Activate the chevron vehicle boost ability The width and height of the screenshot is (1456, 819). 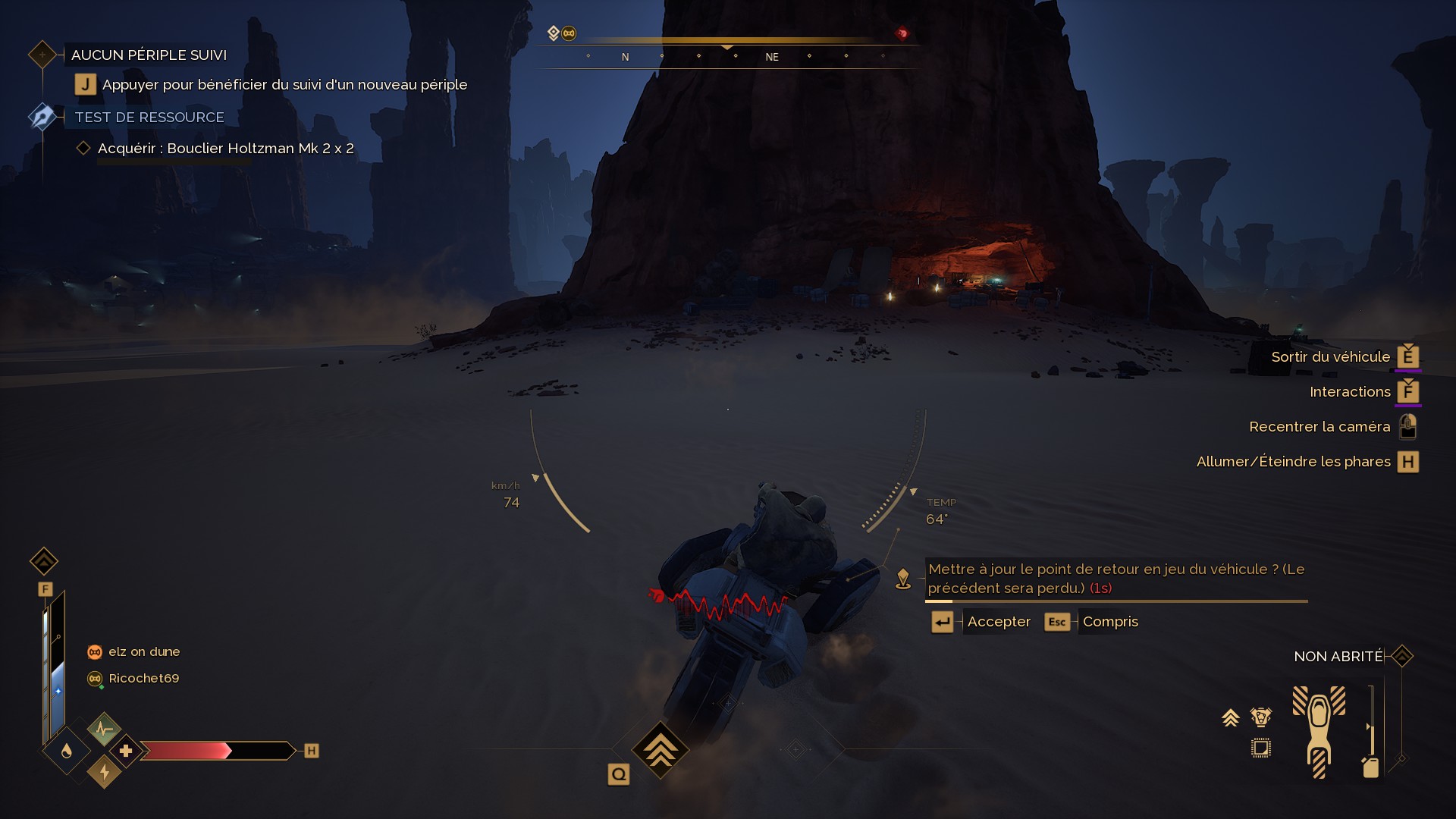(660, 750)
